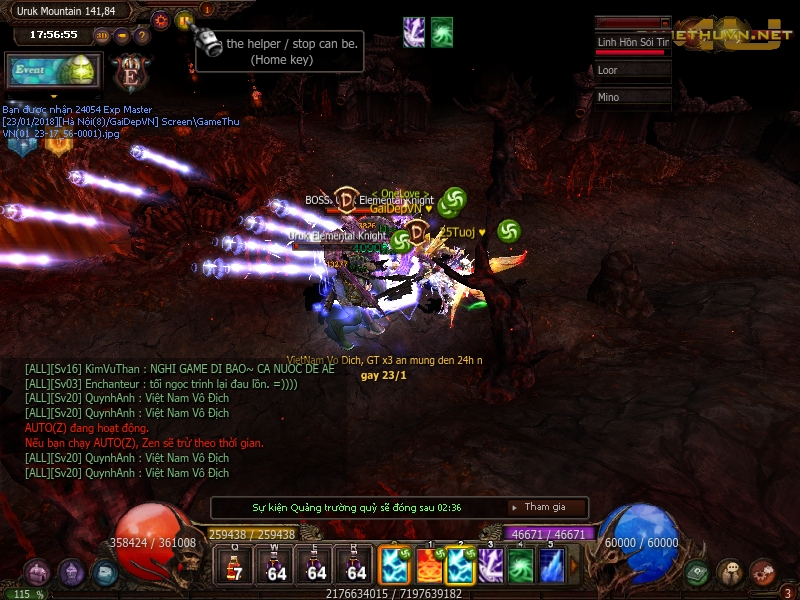
Task: Use the red potion in slot Q
Action: coord(236,566)
